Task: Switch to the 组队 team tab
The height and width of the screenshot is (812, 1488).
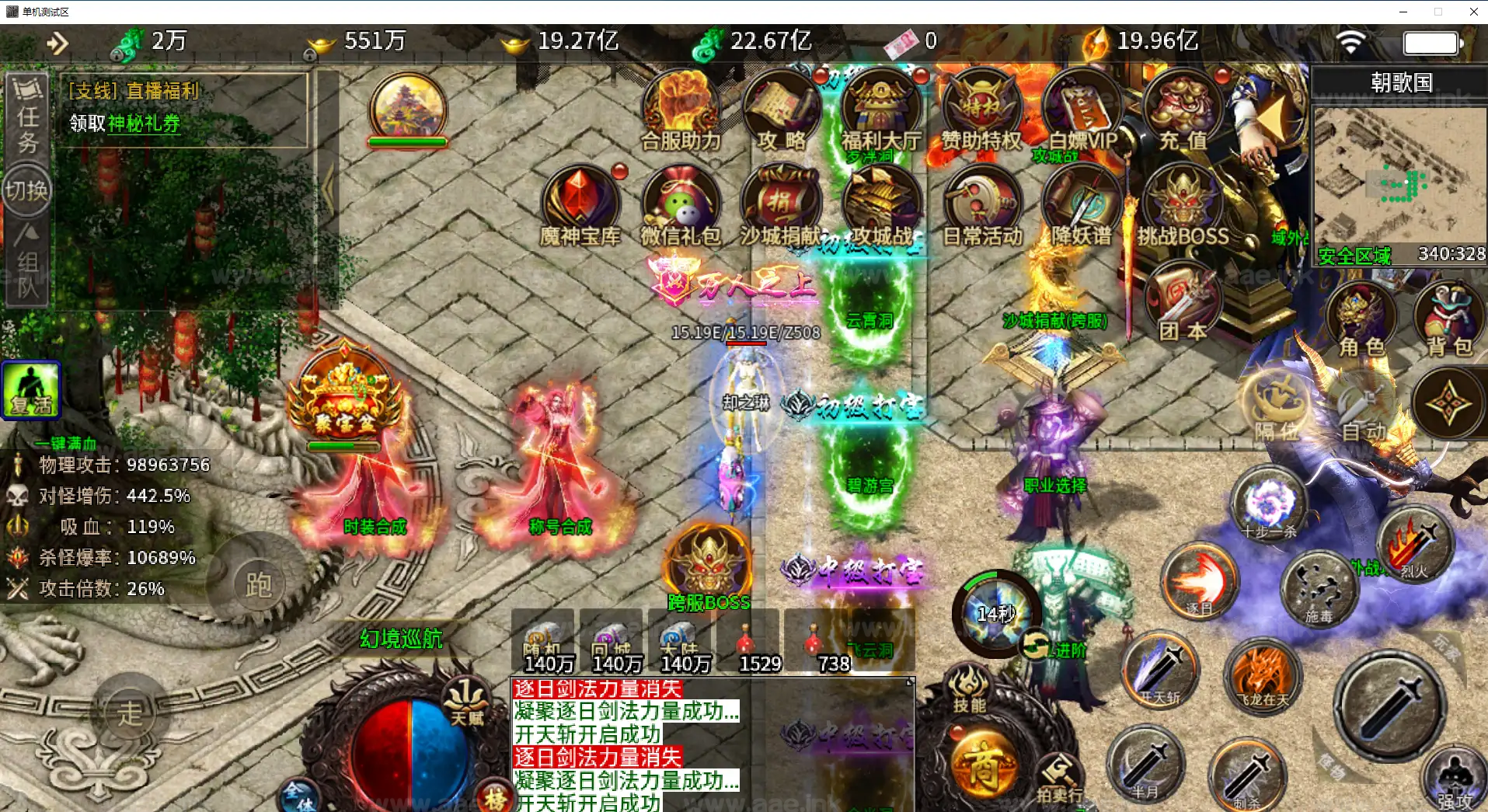Action: [27, 266]
